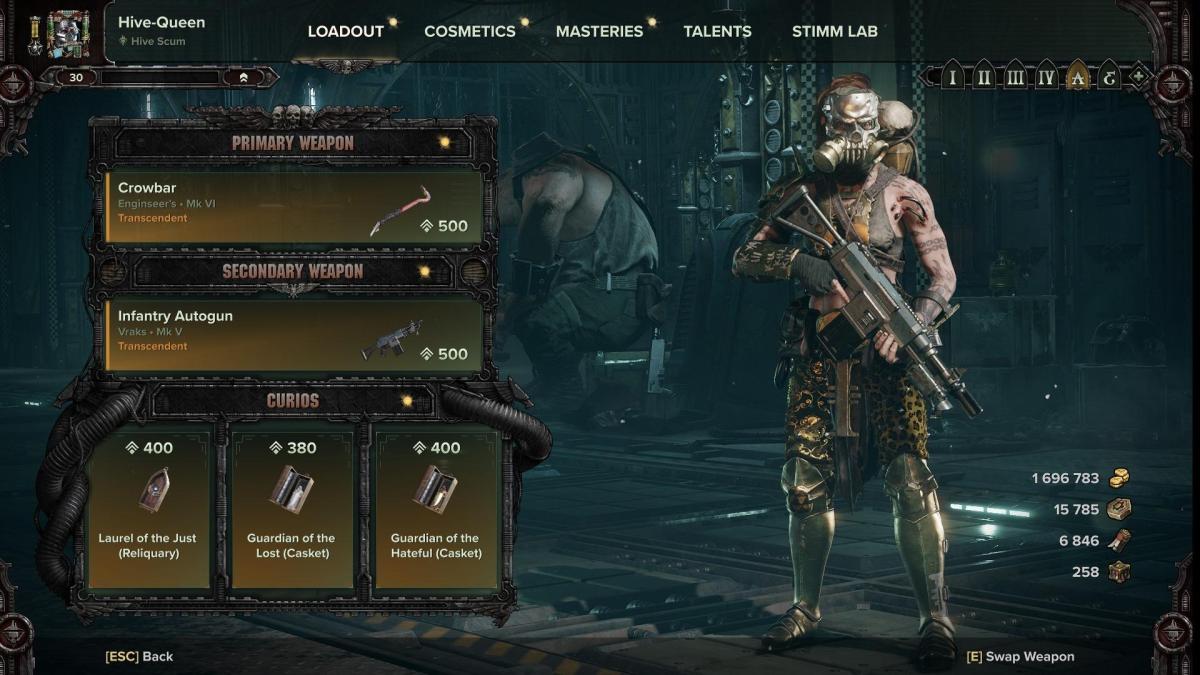The height and width of the screenshot is (675, 1200).
Task: Switch to loadout preset I
Action: click(x=953, y=77)
